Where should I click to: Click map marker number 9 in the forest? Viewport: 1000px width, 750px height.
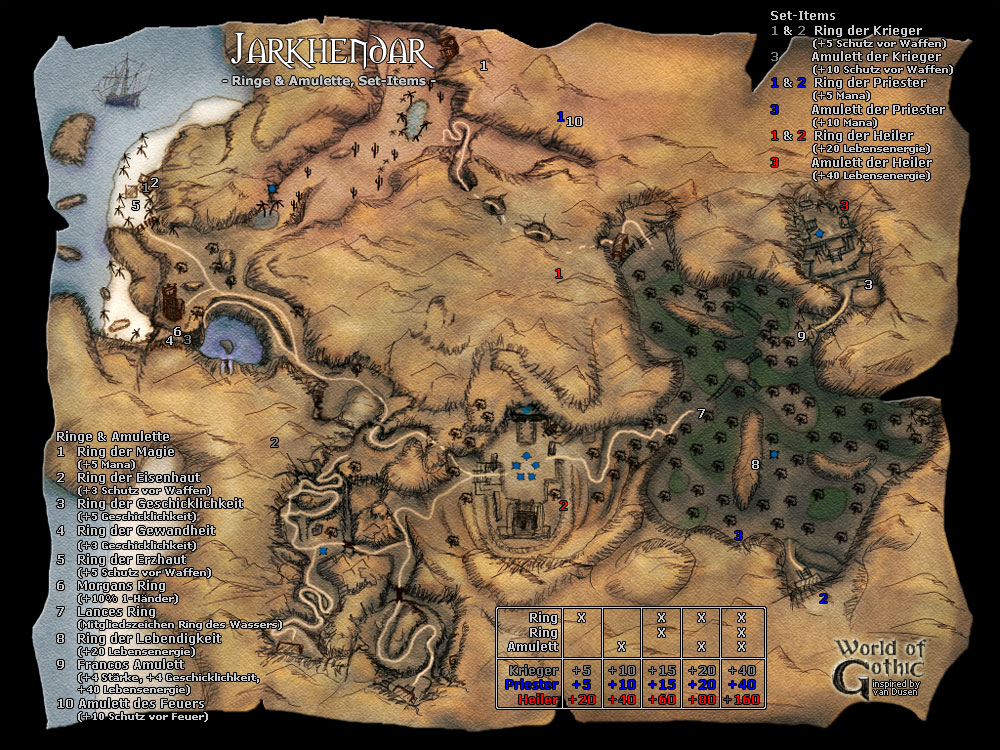tap(801, 336)
